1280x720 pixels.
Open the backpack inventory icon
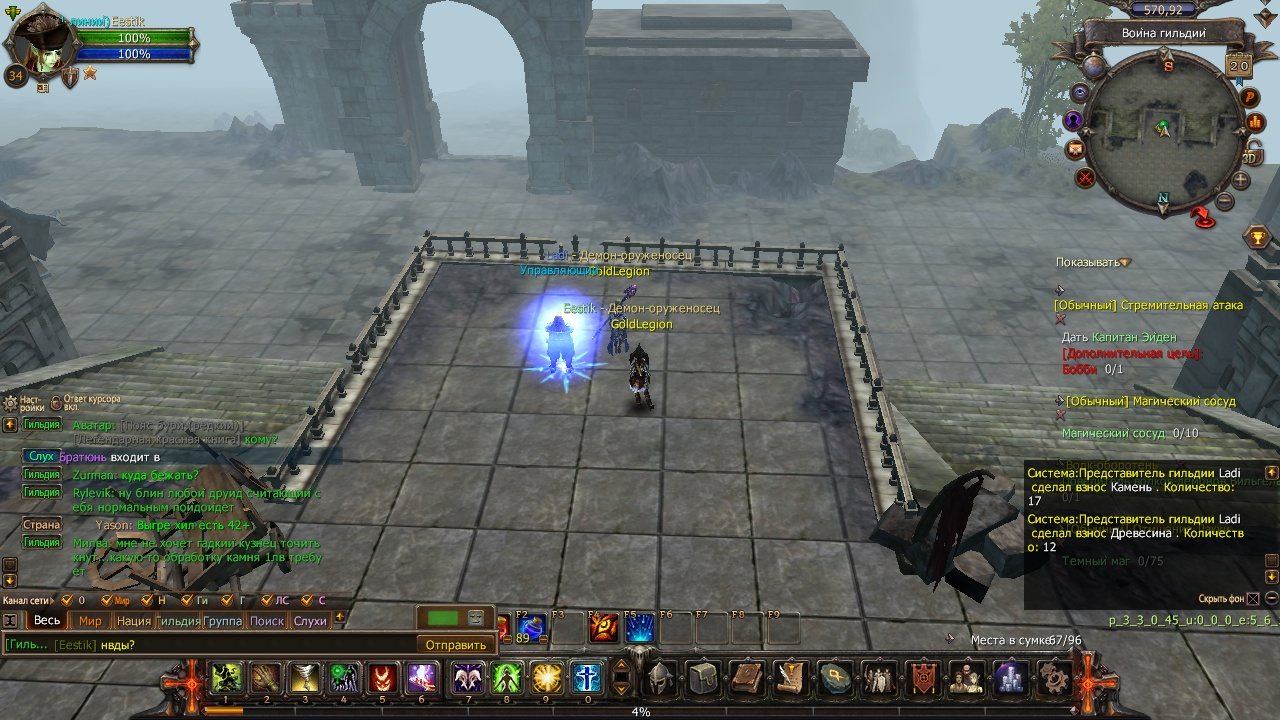702,679
